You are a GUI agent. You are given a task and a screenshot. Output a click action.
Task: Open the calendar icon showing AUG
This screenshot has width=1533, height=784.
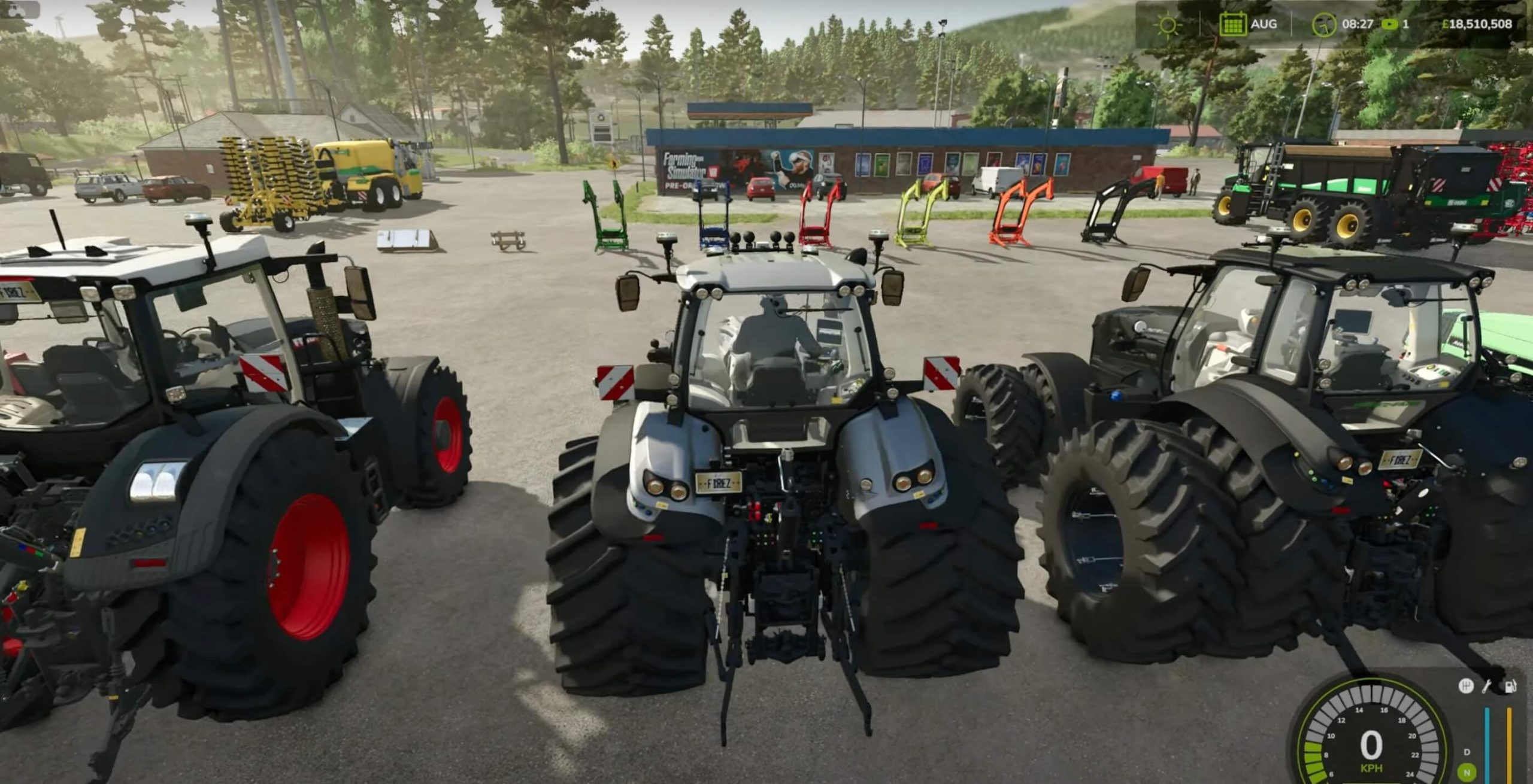click(x=1232, y=25)
